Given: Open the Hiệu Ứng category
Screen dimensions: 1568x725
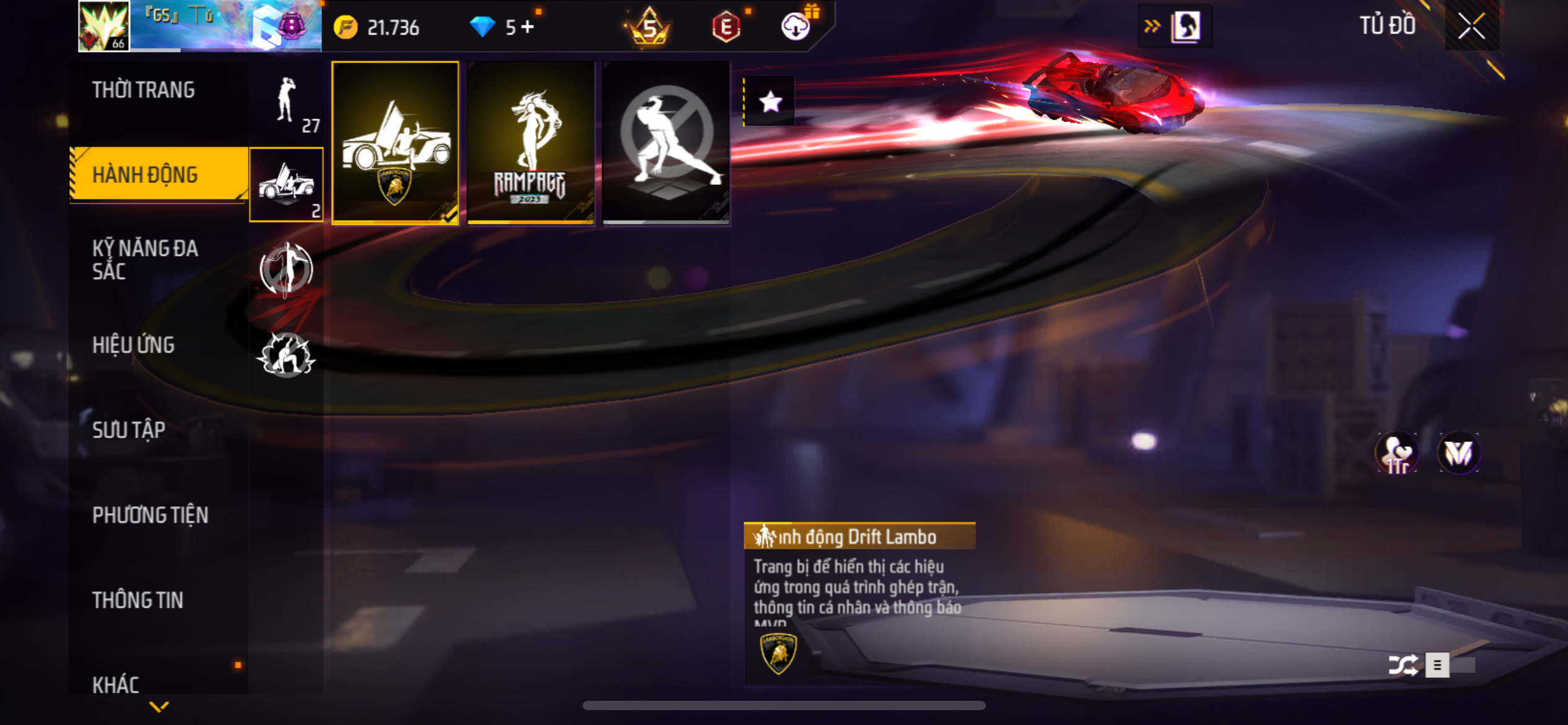Looking at the screenshot, I should click(133, 345).
